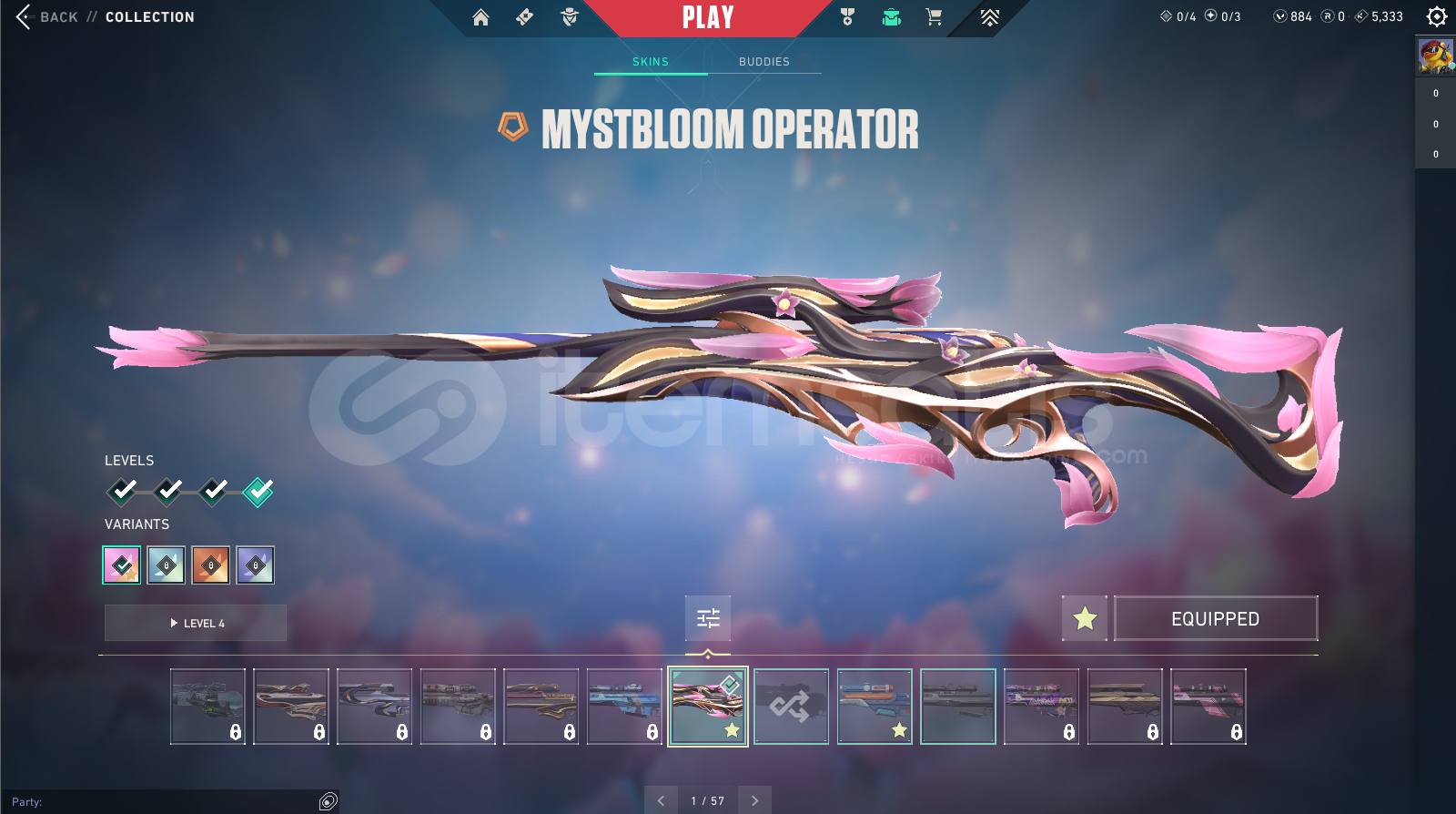Image resolution: width=1456 pixels, height=814 pixels.
Task: Open the skin filter options
Action: [708, 619]
